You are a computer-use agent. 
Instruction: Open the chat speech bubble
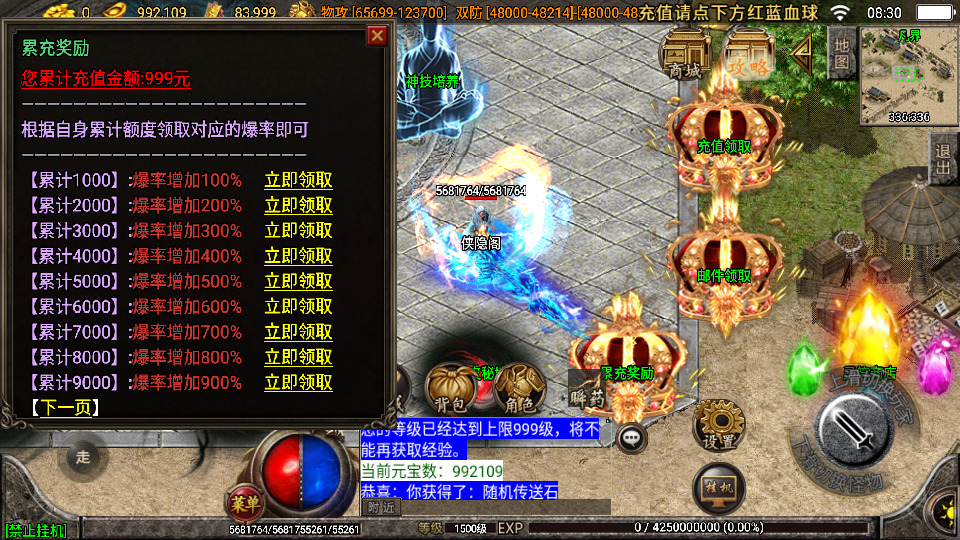631,436
